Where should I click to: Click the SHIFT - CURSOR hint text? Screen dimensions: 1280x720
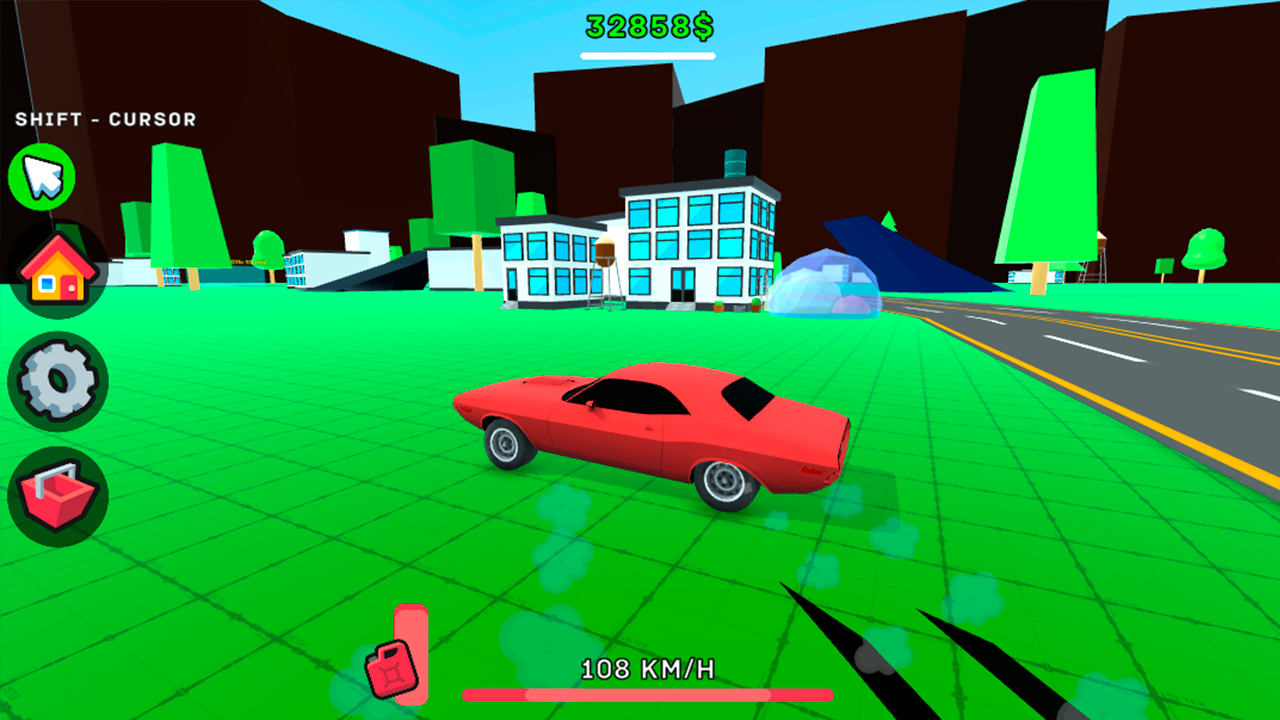coord(105,119)
